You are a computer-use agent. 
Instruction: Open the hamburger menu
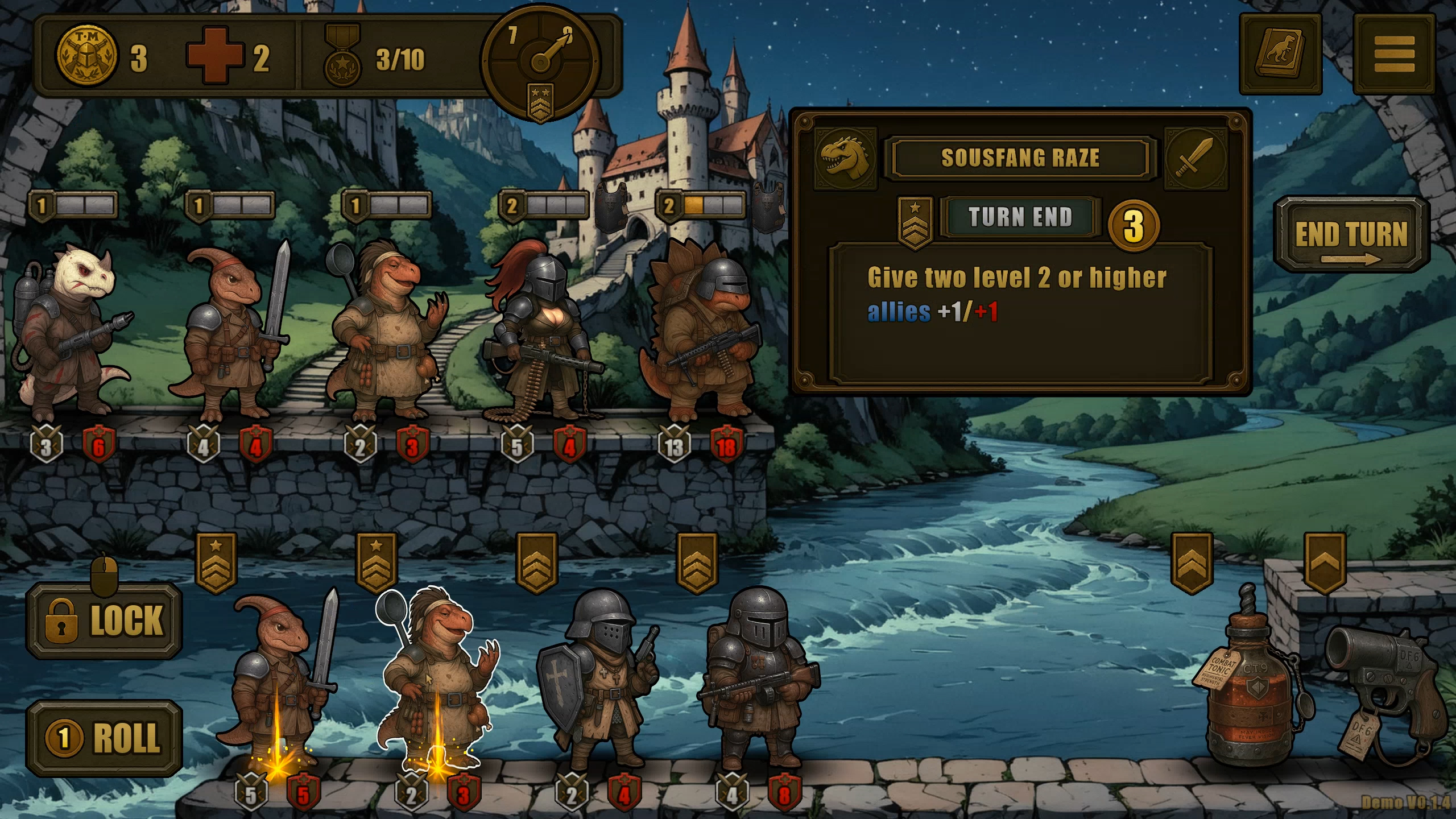point(1394,54)
